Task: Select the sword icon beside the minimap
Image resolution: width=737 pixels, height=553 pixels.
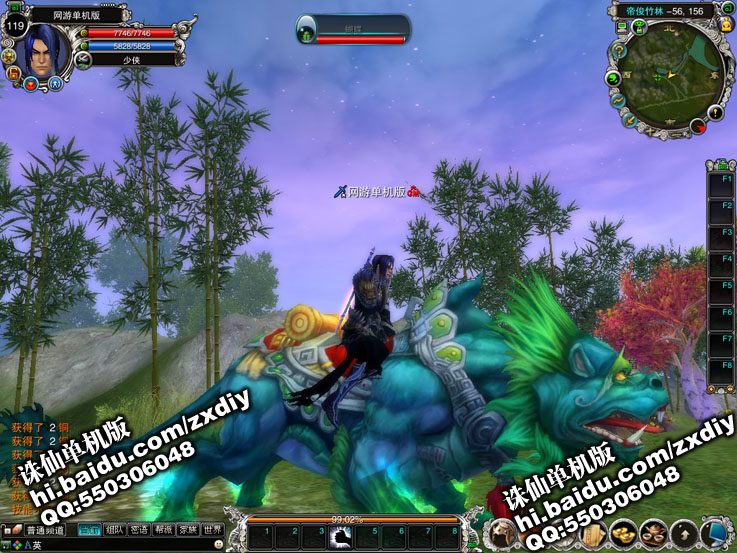Action: click(628, 117)
